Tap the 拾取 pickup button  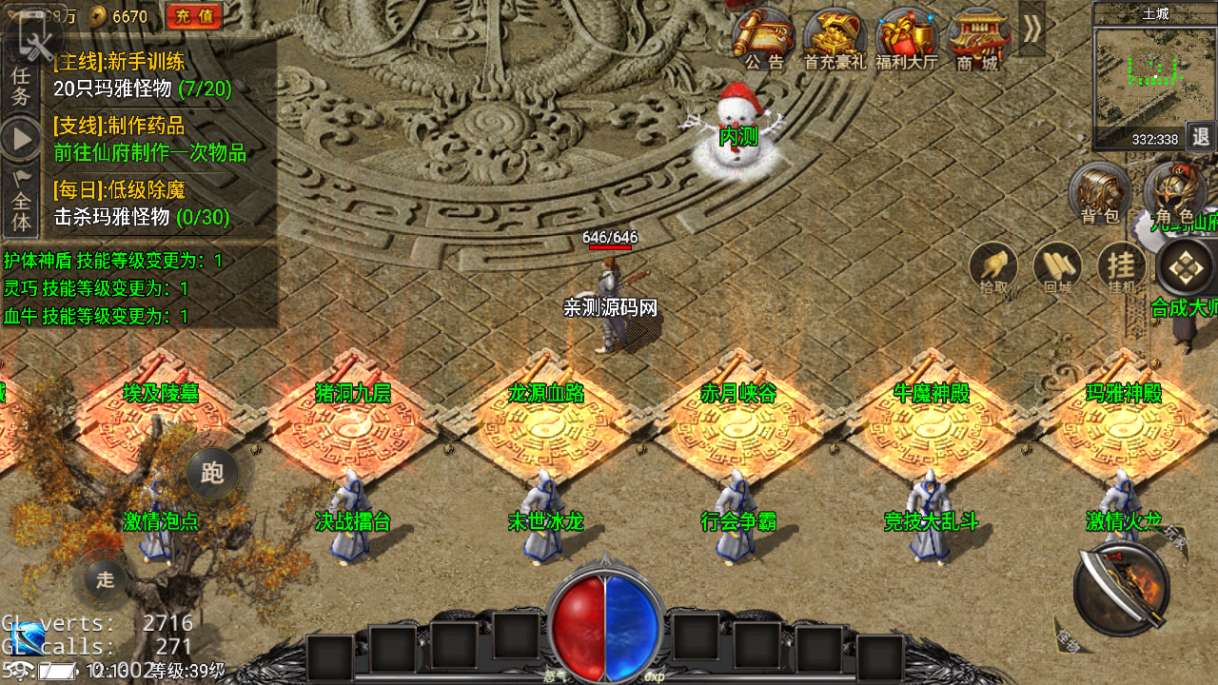(x=993, y=268)
